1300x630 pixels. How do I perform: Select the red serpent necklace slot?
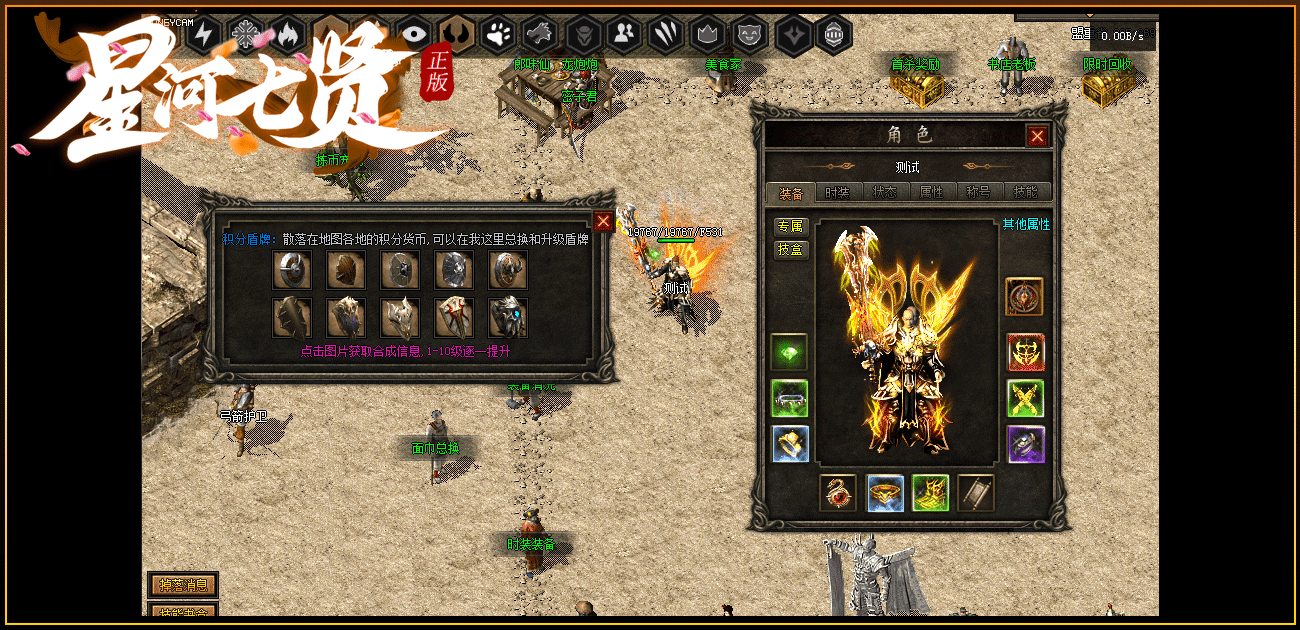point(837,493)
